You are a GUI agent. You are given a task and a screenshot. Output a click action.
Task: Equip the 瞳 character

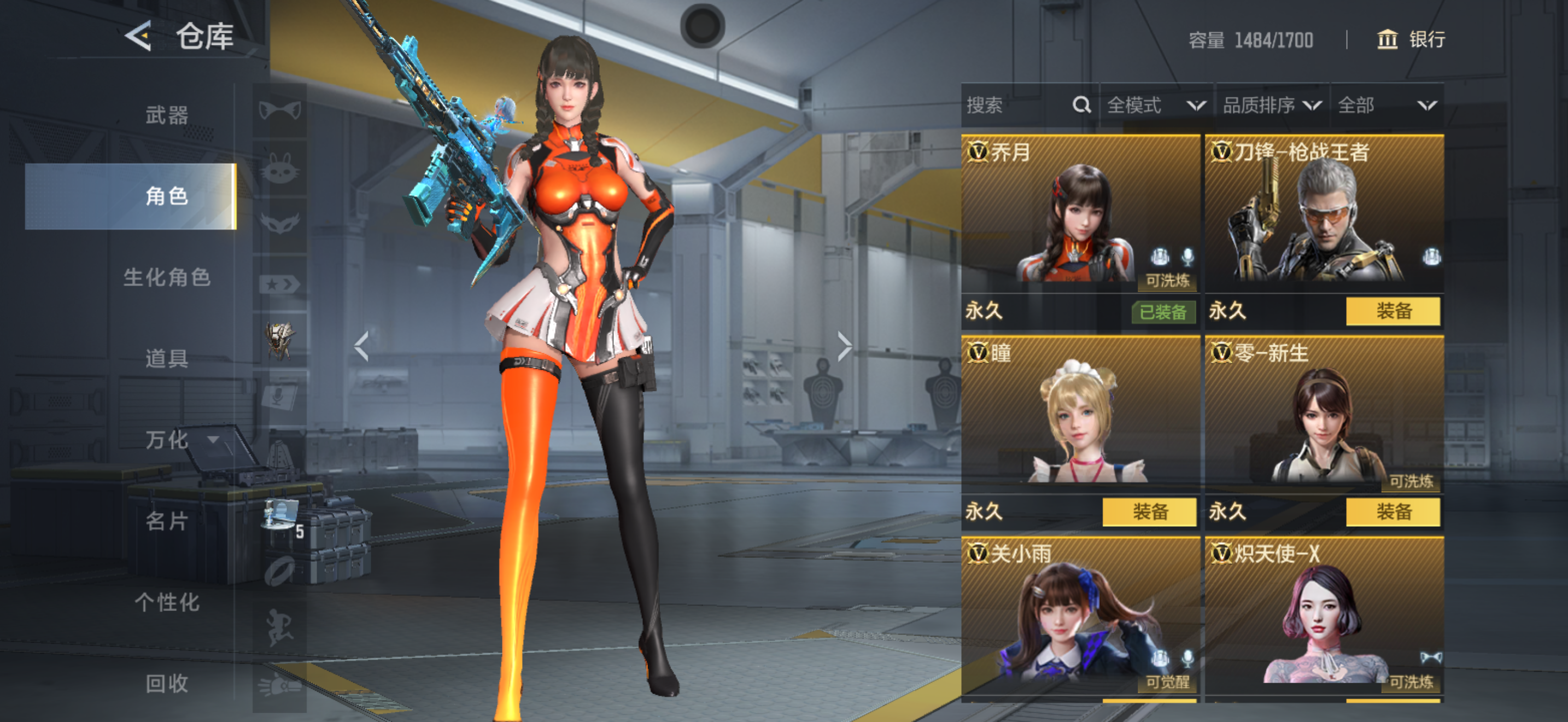coord(1149,511)
